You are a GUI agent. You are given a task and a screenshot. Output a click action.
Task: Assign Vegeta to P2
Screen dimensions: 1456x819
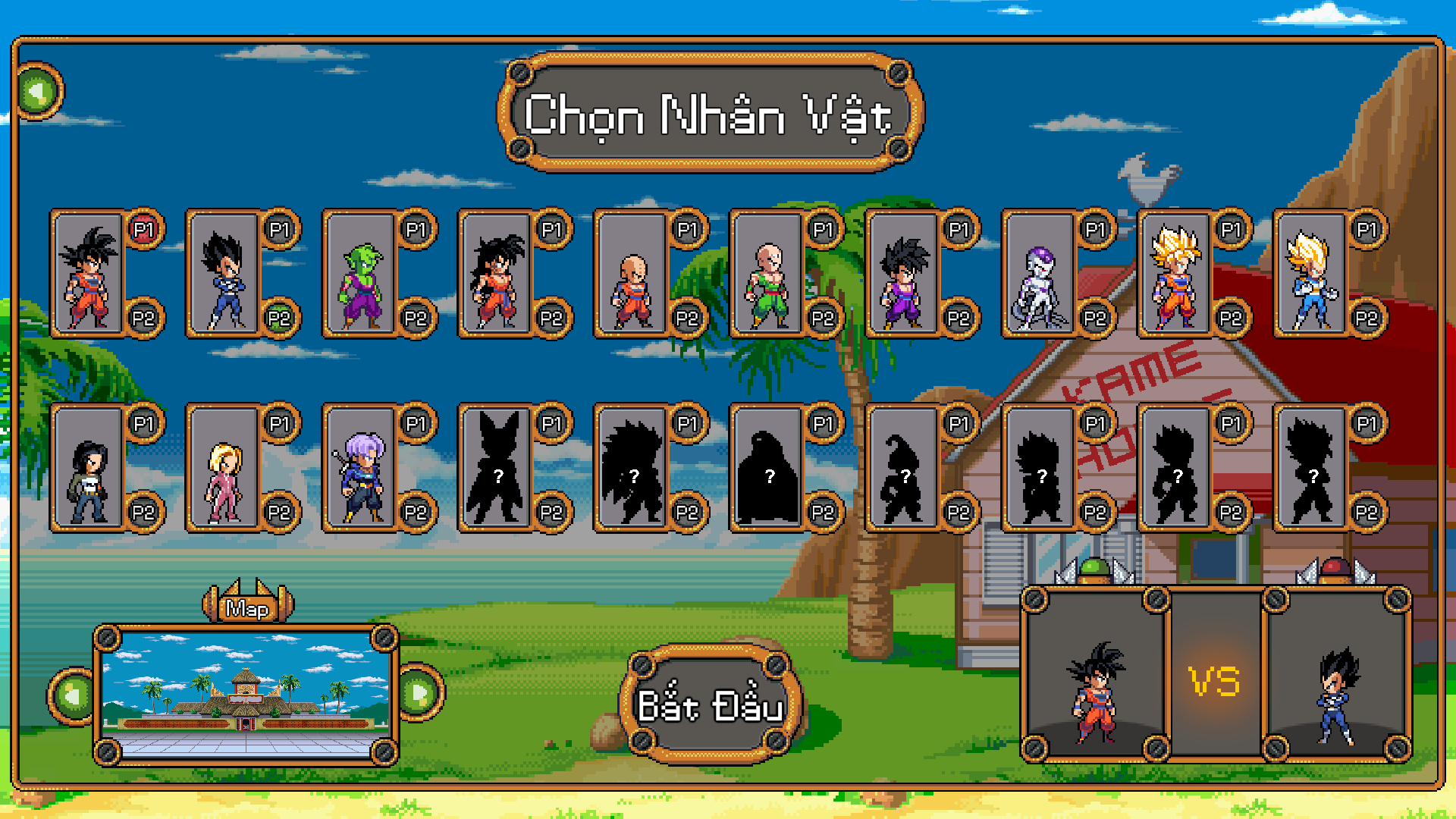(279, 318)
